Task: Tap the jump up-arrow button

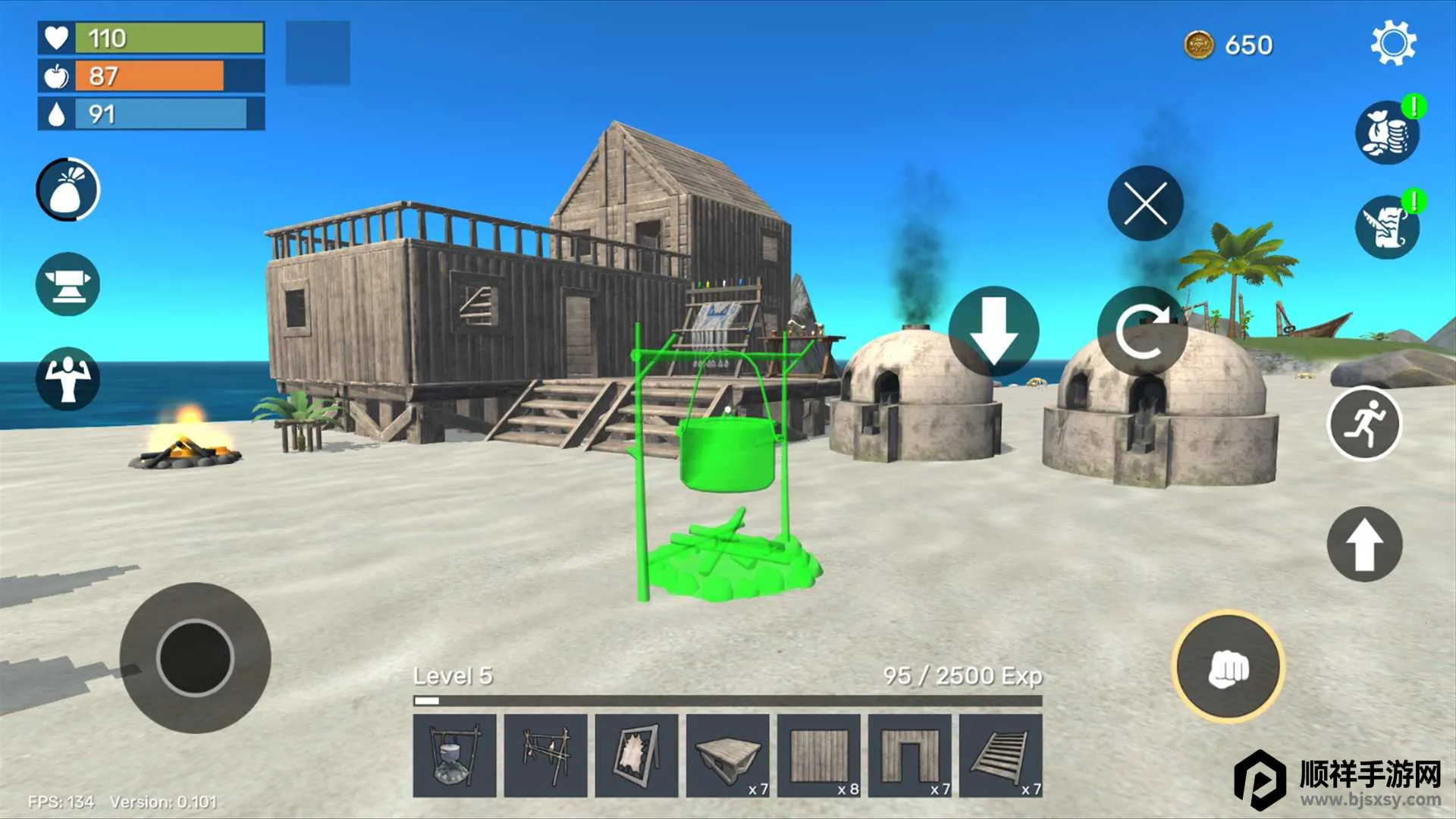Action: coord(1363,544)
